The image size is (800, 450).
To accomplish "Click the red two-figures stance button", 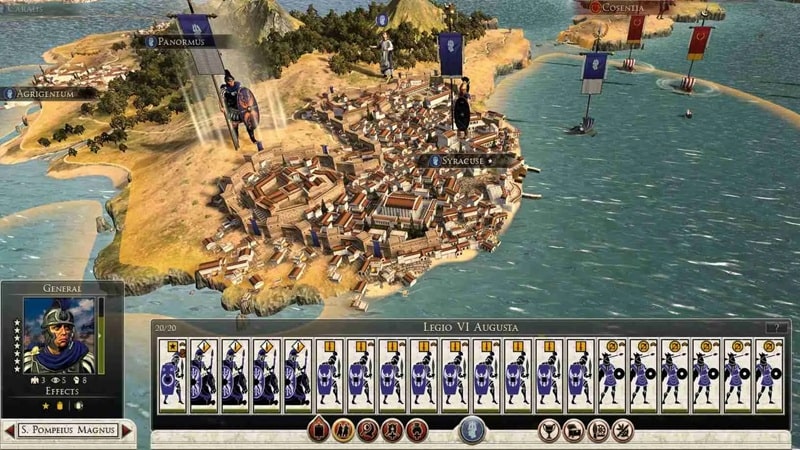I will (x=343, y=430).
